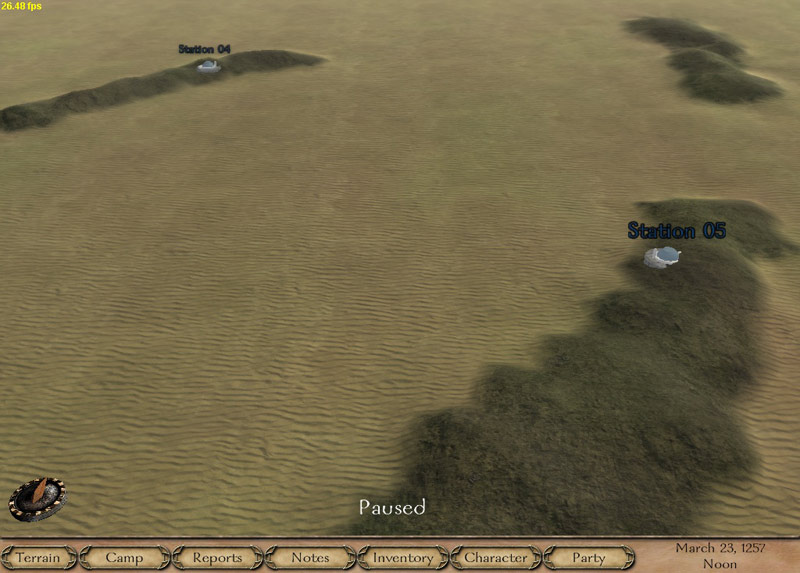Open the Camp menu
This screenshot has width=800, height=573.
coord(124,557)
